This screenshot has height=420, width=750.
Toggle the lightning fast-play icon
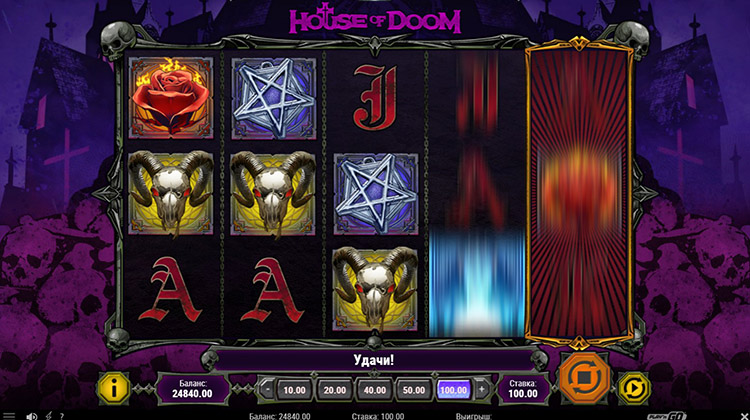[47, 415]
